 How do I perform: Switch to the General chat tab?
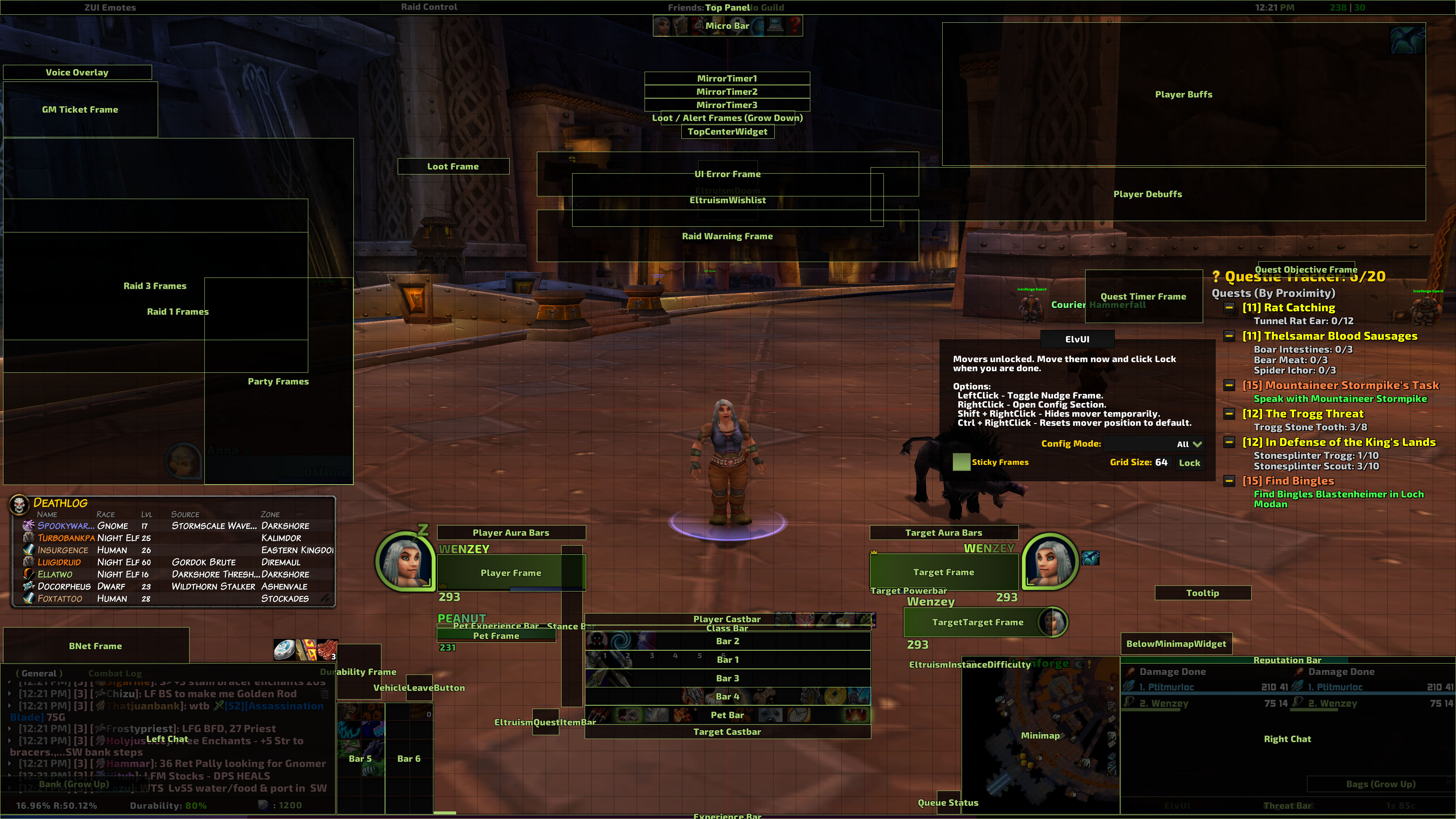pos(39,673)
